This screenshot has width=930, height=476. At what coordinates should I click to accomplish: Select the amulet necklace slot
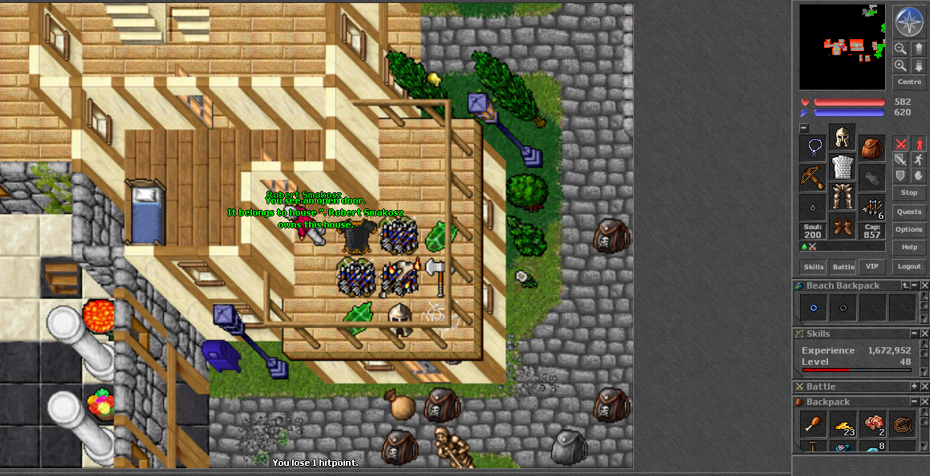(x=814, y=149)
